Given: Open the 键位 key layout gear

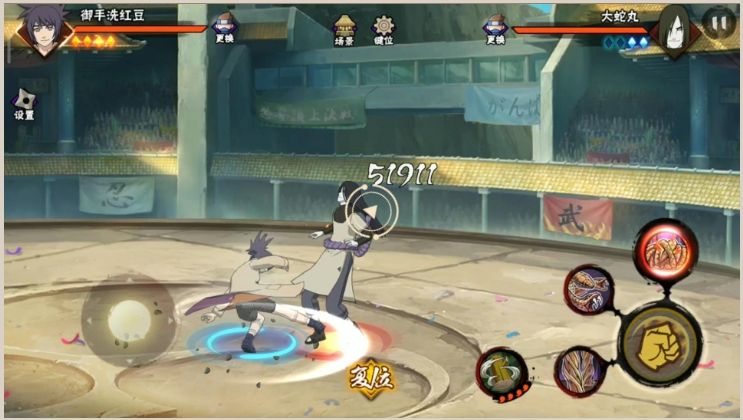Looking at the screenshot, I should (384, 29).
